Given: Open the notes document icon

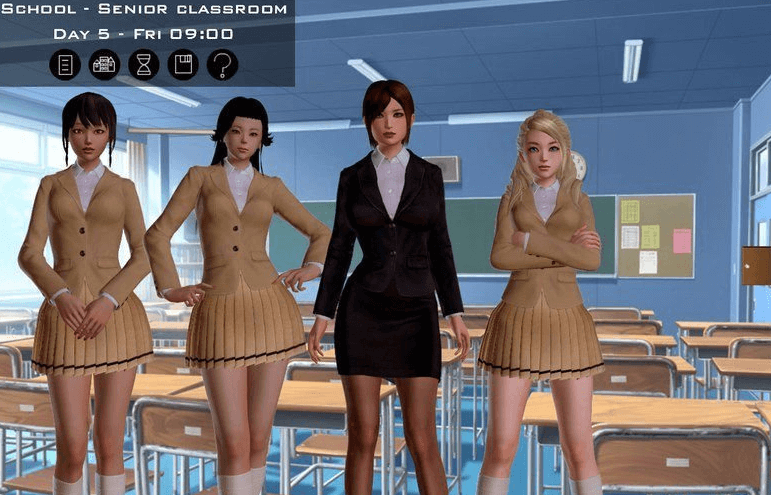Looking at the screenshot, I should (x=65, y=65).
